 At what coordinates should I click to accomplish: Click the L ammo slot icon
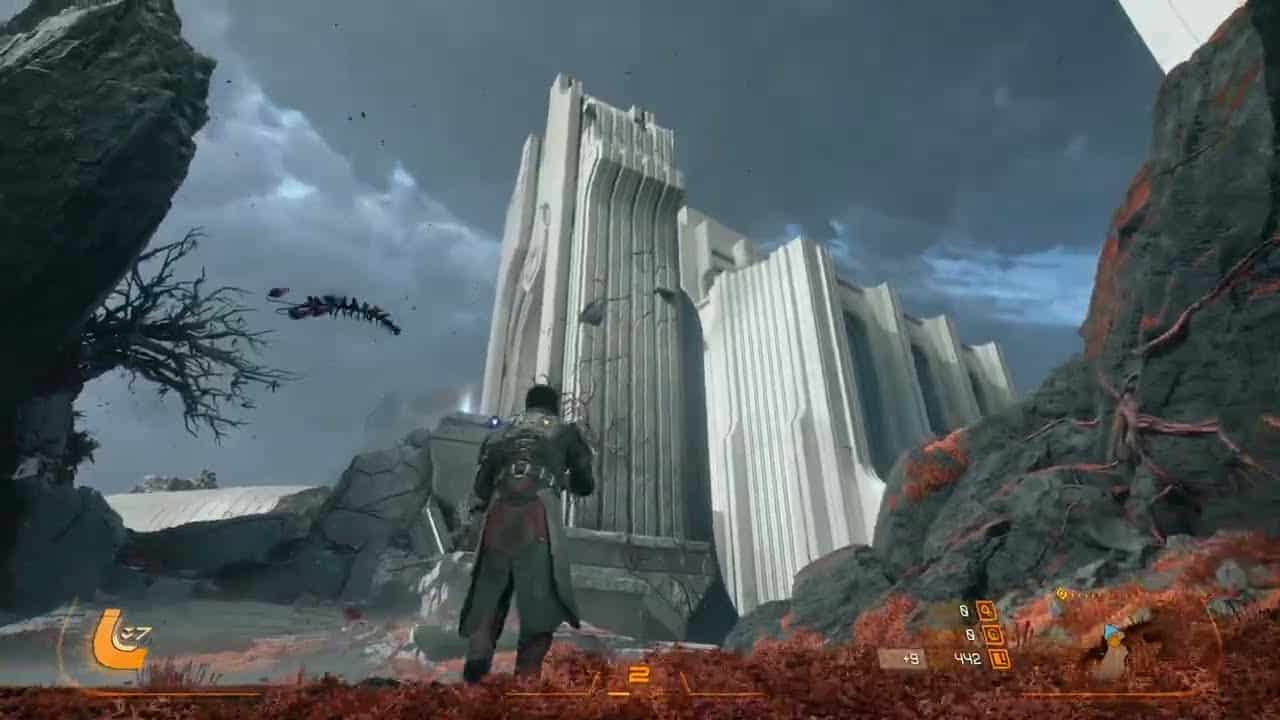[1000, 657]
